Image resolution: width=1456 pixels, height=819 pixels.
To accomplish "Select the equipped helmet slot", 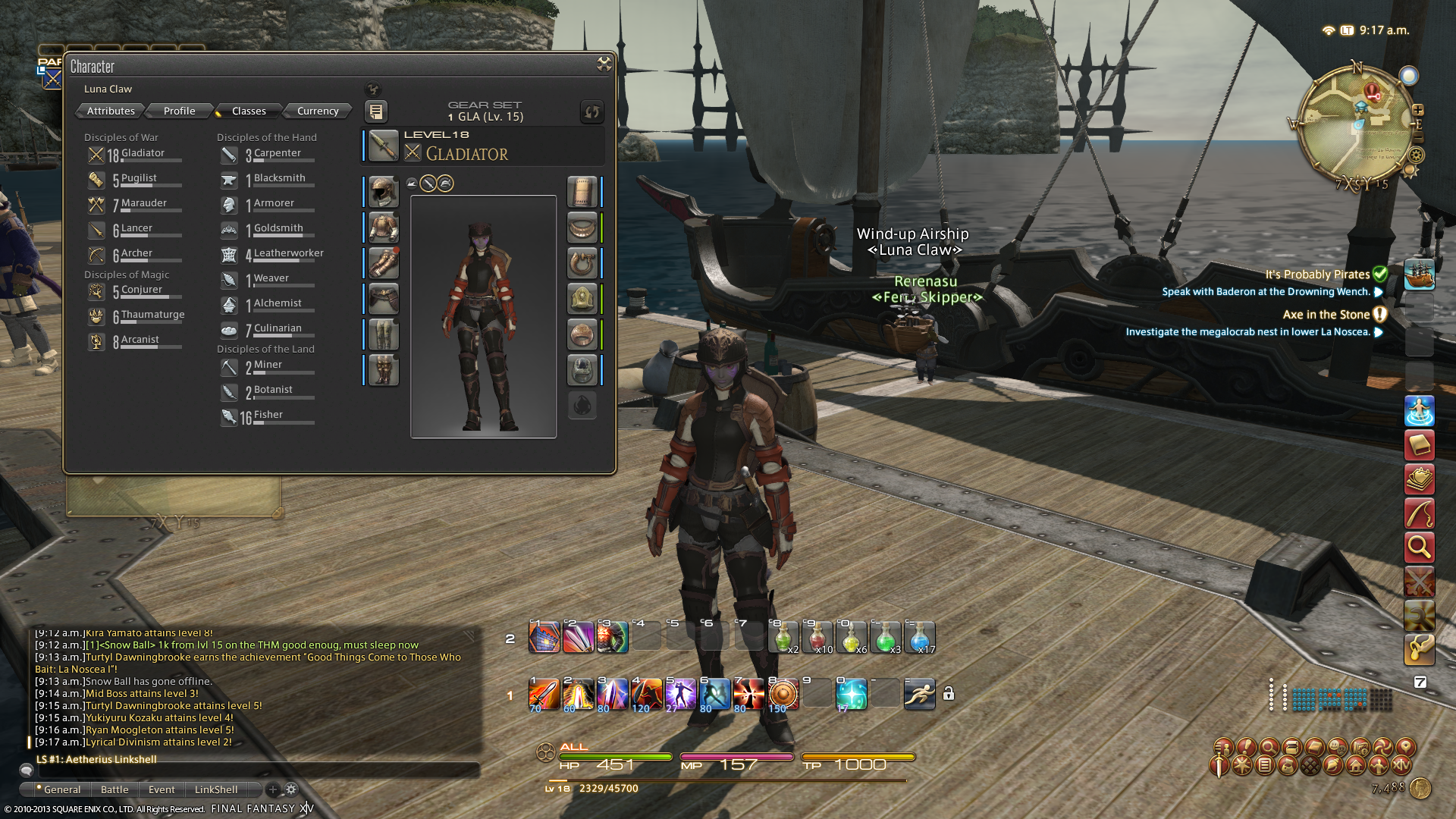I will click(383, 192).
